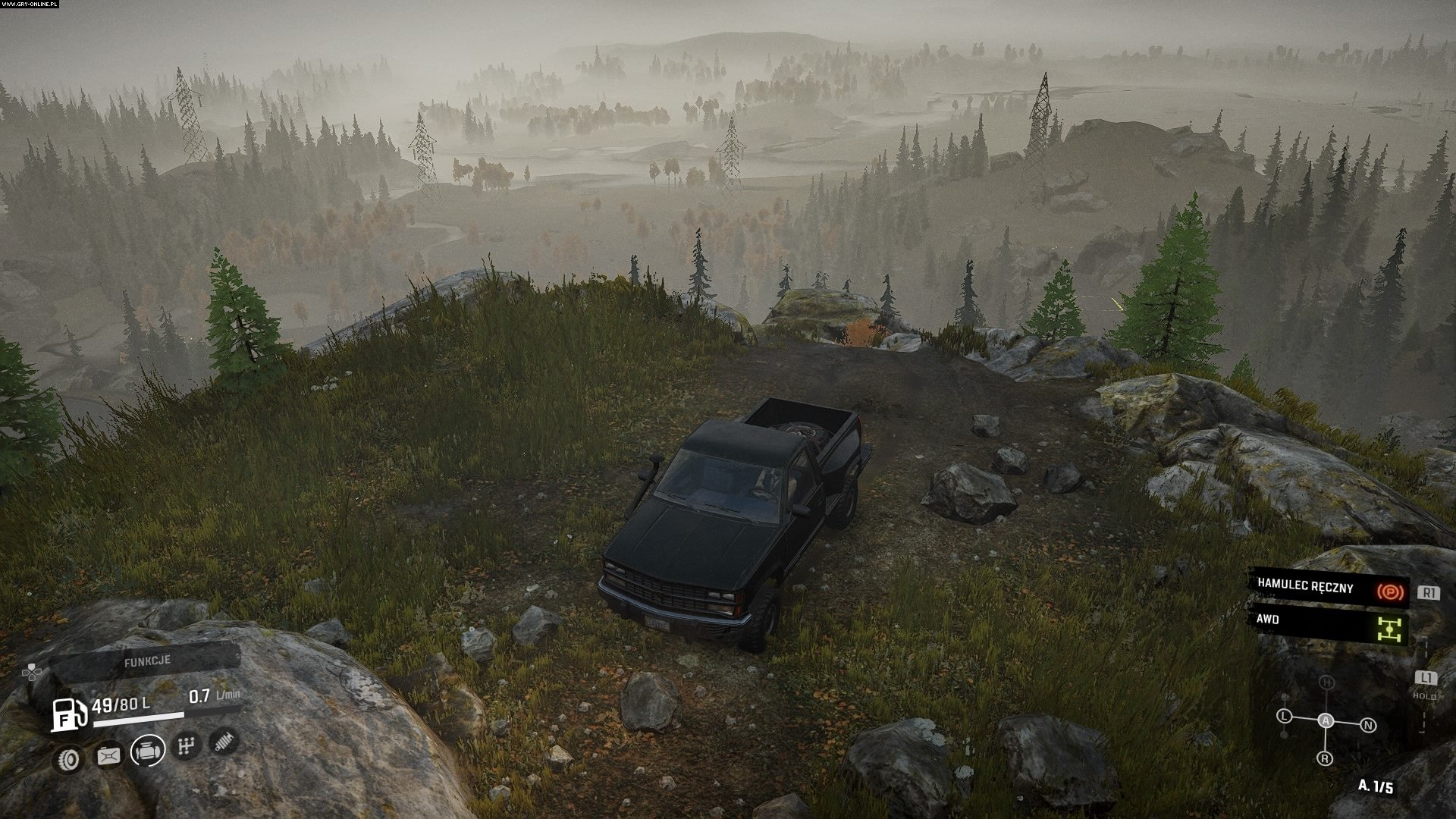1456x819 pixels.
Task: Select the A automatic gear node
Action: click(1326, 720)
